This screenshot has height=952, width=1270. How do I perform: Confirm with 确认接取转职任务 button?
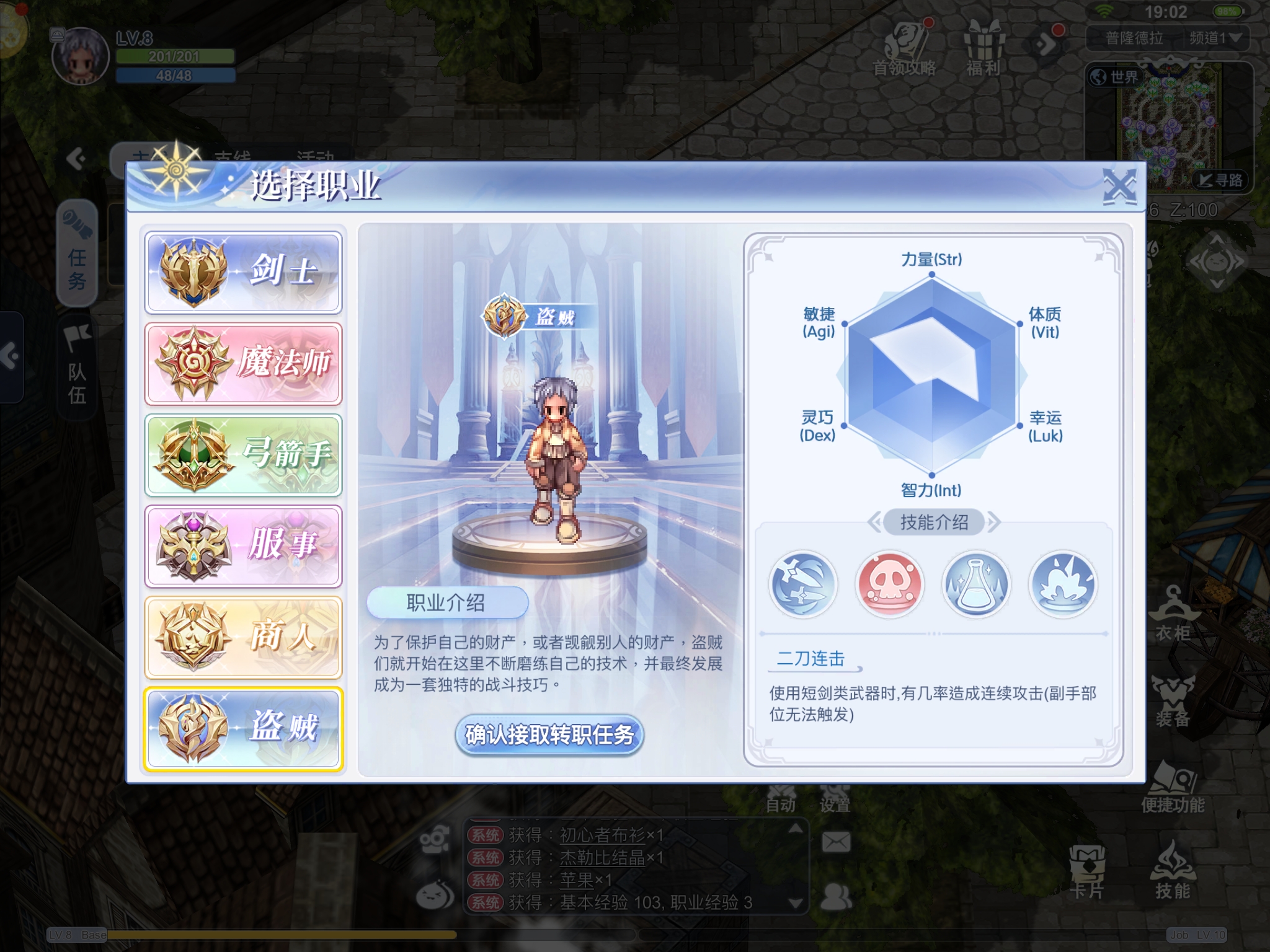tap(549, 735)
